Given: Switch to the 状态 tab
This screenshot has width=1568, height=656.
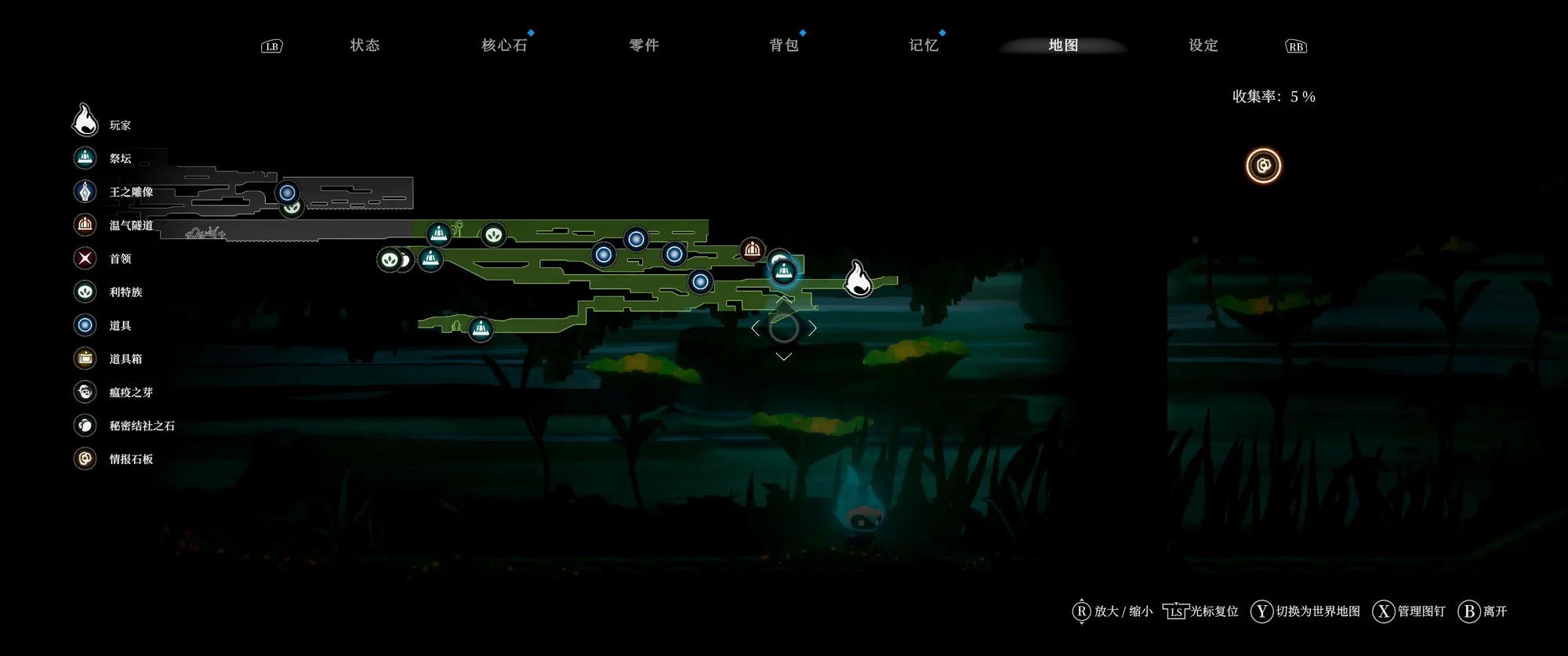Looking at the screenshot, I should pyautogui.click(x=365, y=45).
